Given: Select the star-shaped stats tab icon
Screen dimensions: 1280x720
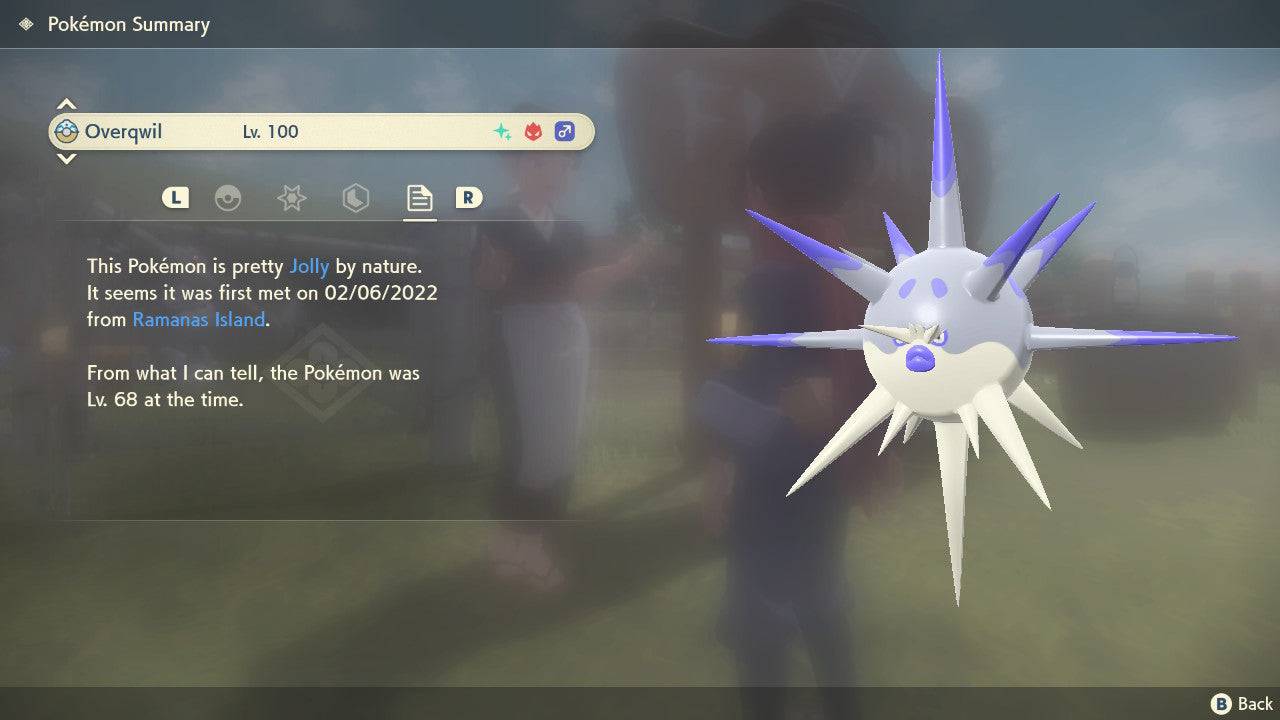Looking at the screenshot, I should pyautogui.click(x=290, y=198).
